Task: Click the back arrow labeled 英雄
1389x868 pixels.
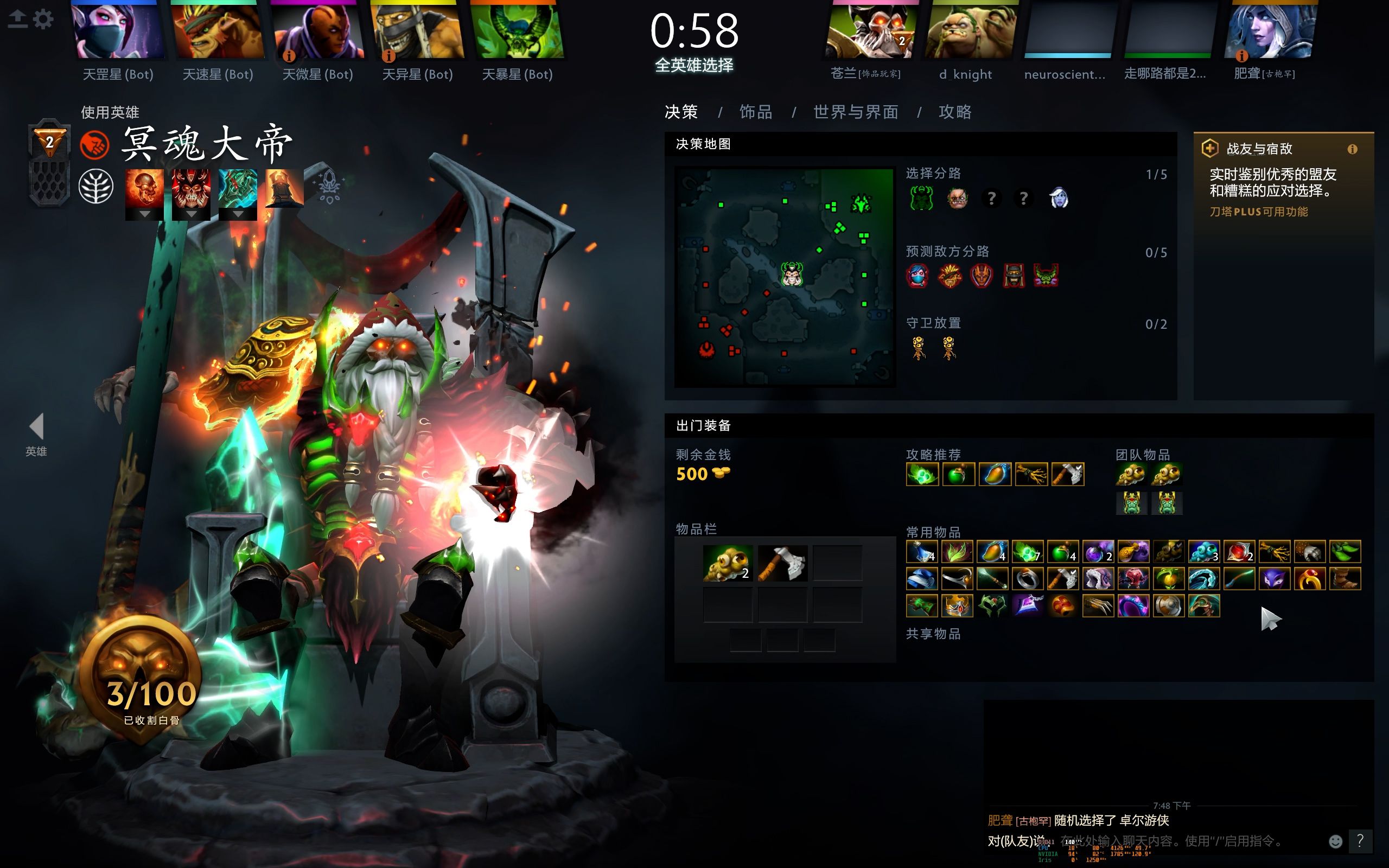Action: (x=36, y=427)
